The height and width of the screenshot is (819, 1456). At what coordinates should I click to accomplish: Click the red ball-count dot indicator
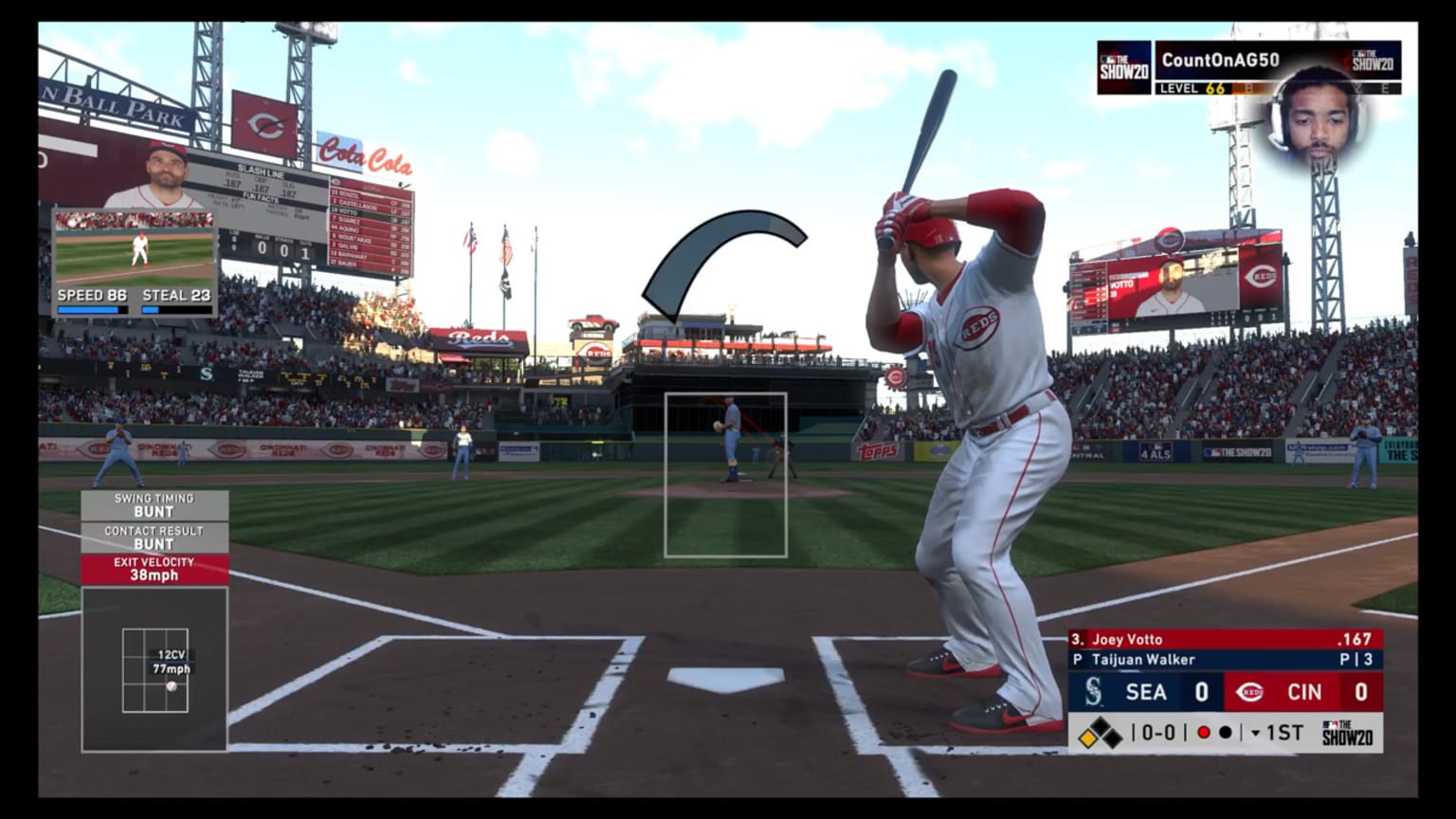[1204, 732]
